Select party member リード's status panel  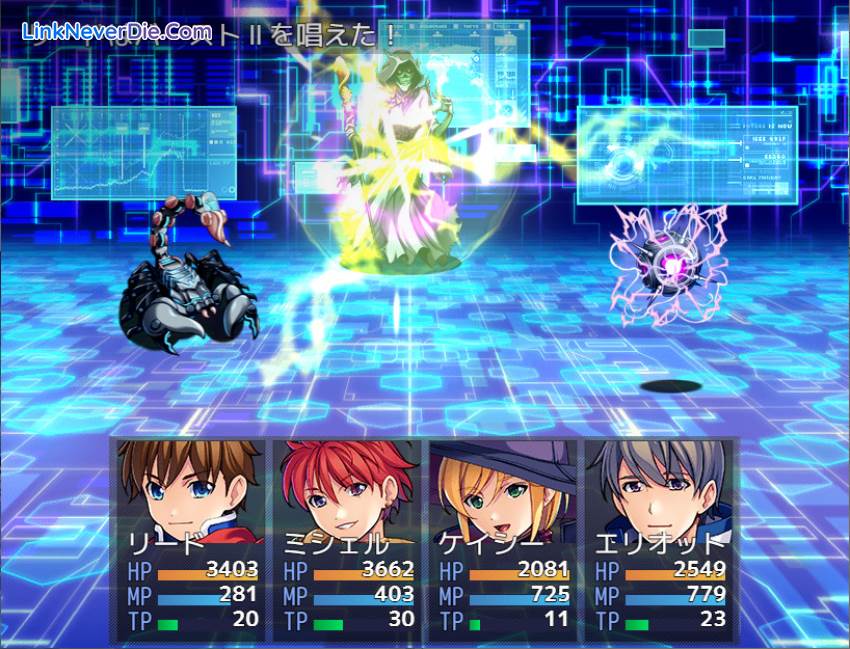click(x=191, y=538)
